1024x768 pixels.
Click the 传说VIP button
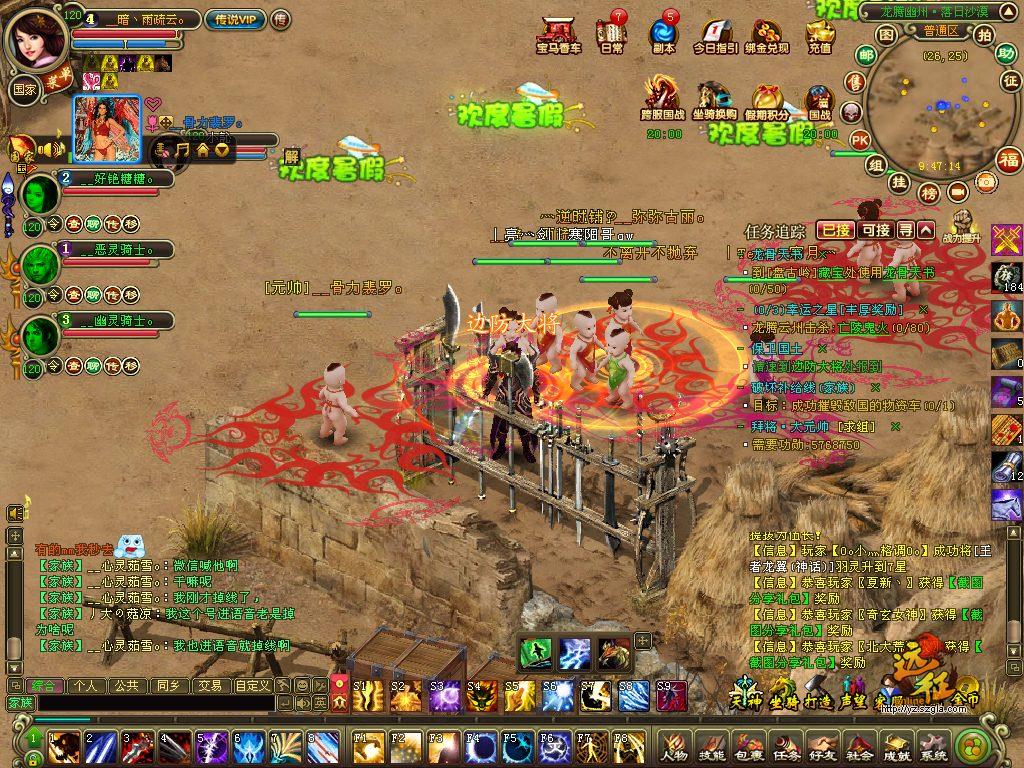point(235,19)
